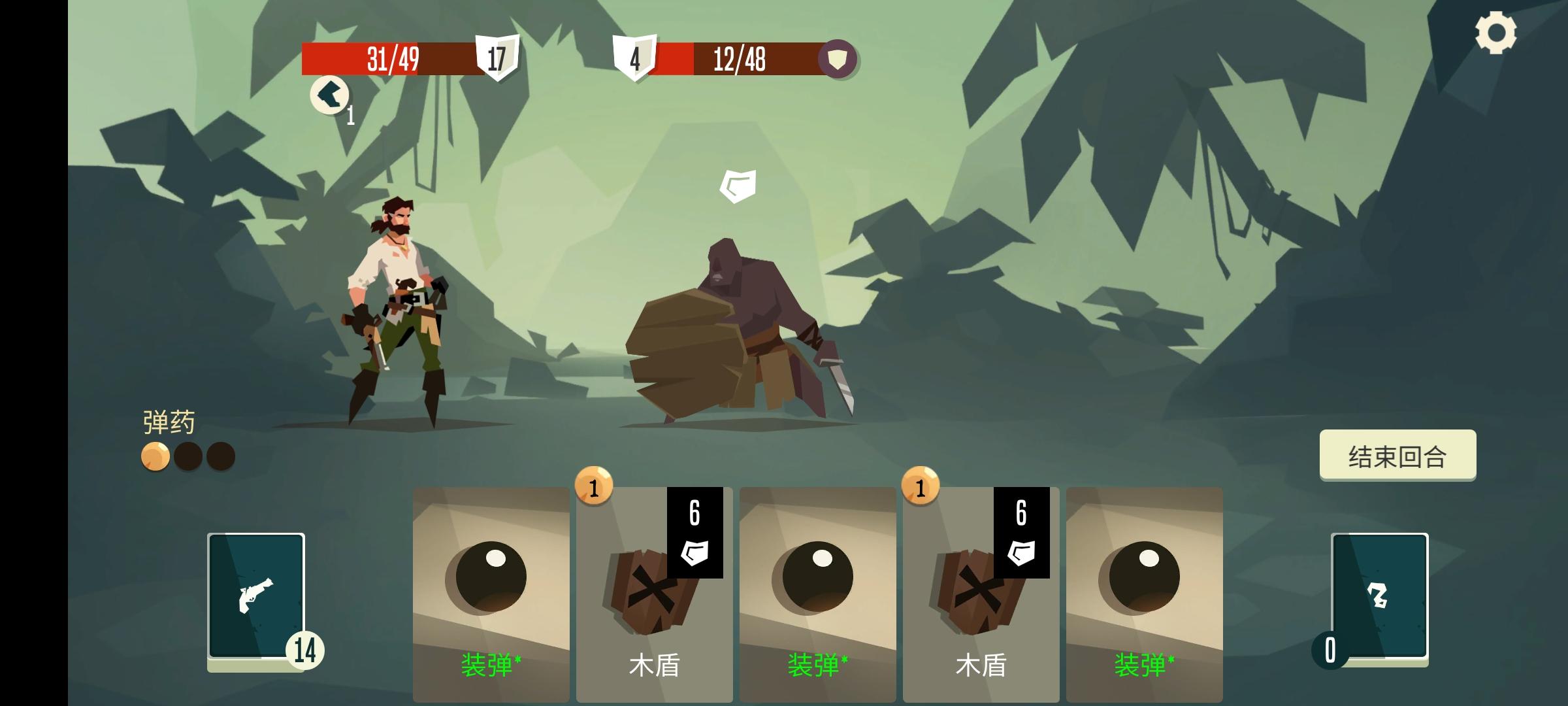This screenshot has height=706, width=1568.
Task: Click the enemy intent icon above the gorilla
Action: [739, 184]
